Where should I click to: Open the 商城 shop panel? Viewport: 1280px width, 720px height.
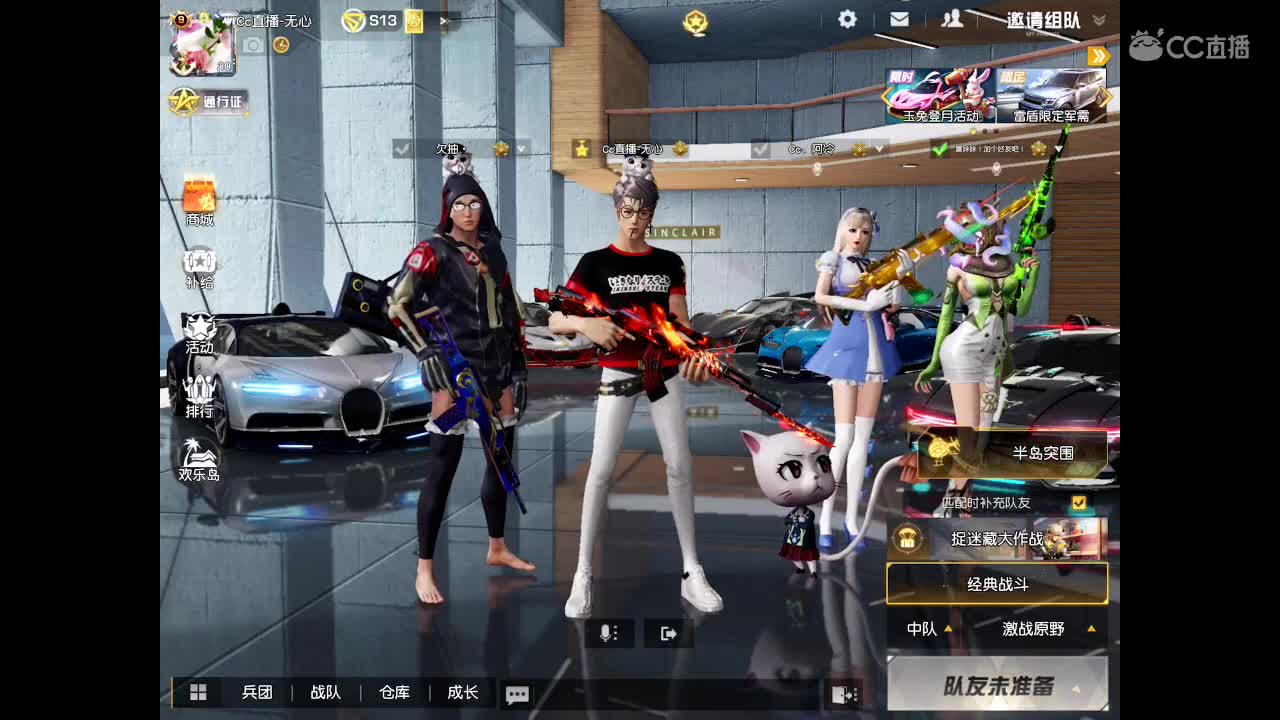click(200, 196)
